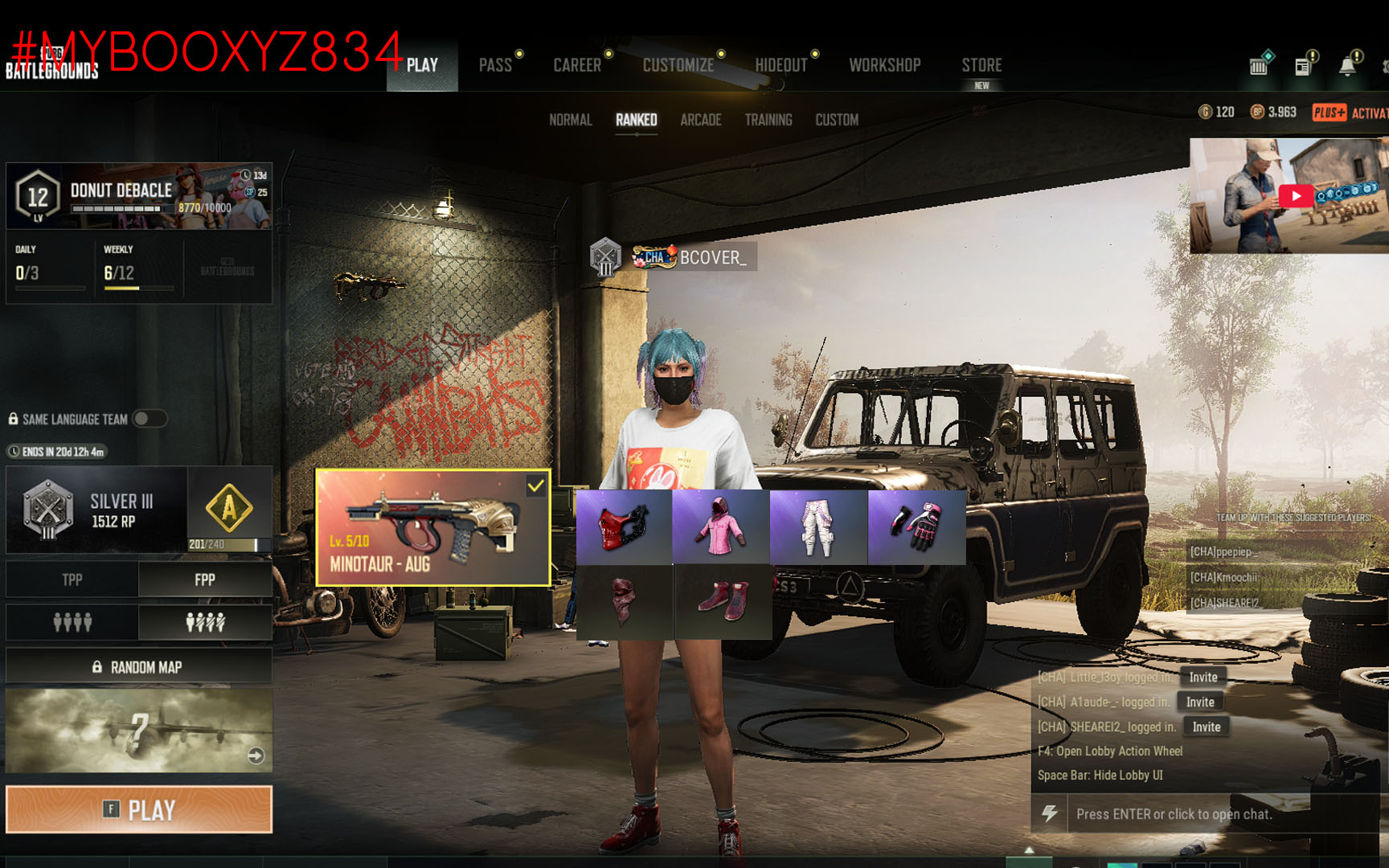The width and height of the screenshot is (1389, 868).
Task: Click the chat input box
Action: pos(1206,814)
